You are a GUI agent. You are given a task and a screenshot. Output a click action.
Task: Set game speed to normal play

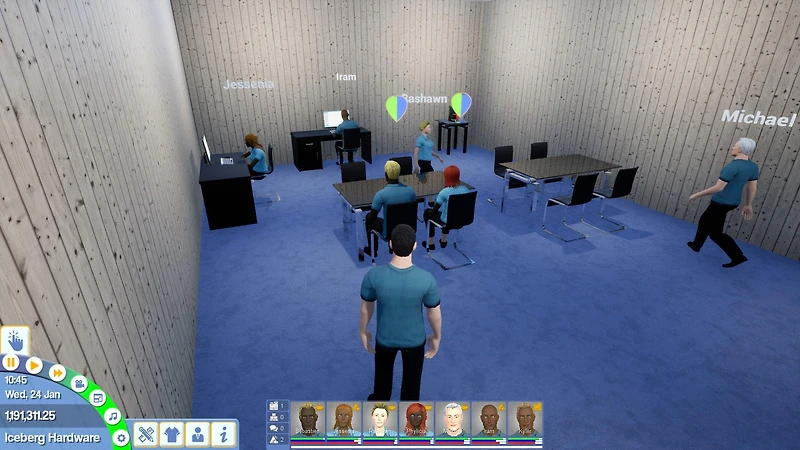[x=34, y=365]
